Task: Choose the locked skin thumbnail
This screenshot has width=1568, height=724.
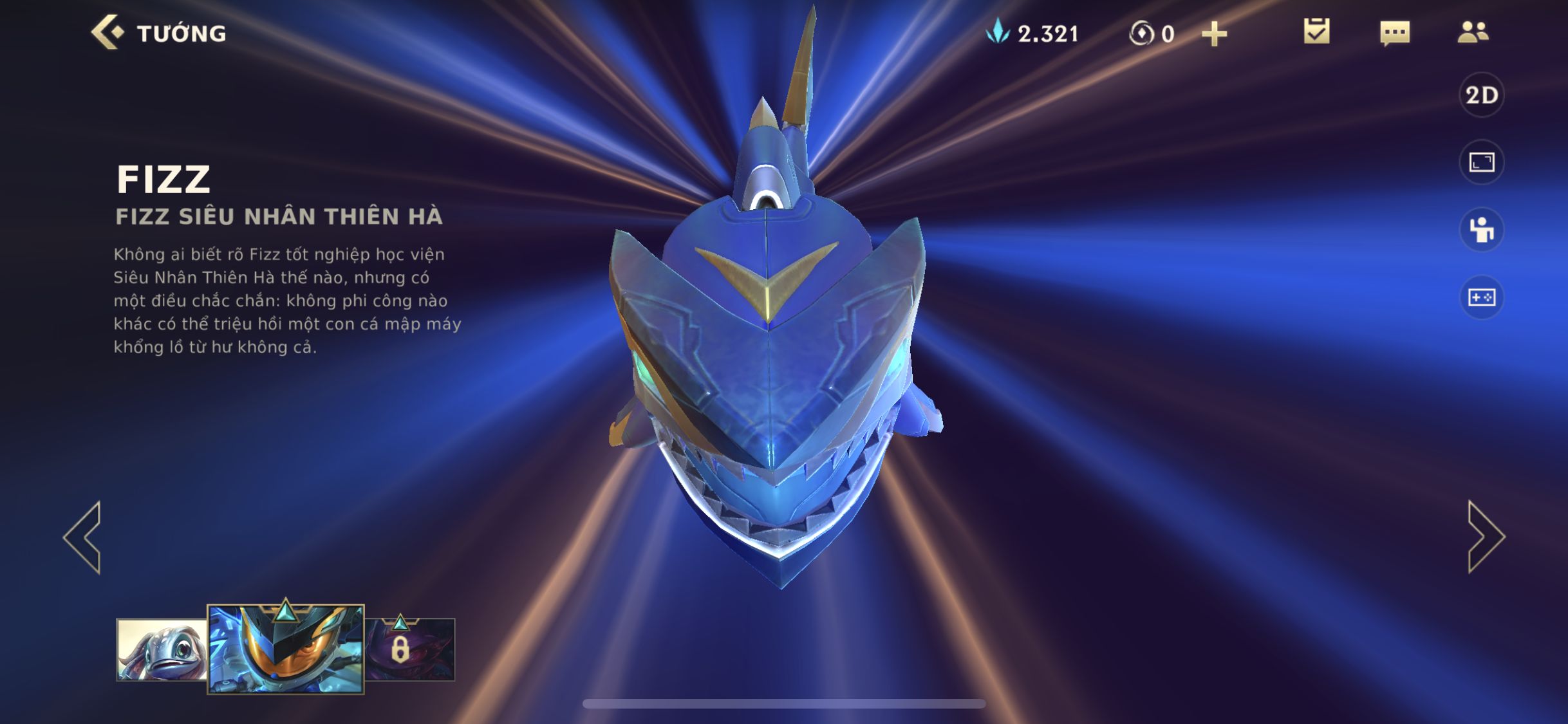Action: pyautogui.click(x=410, y=649)
